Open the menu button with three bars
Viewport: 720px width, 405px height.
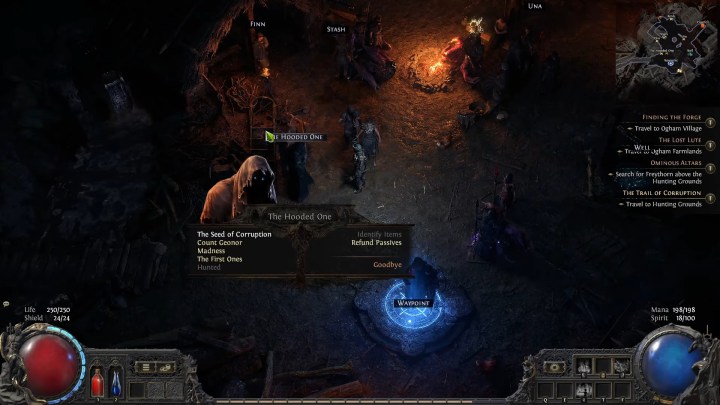[x=145, y=367]
